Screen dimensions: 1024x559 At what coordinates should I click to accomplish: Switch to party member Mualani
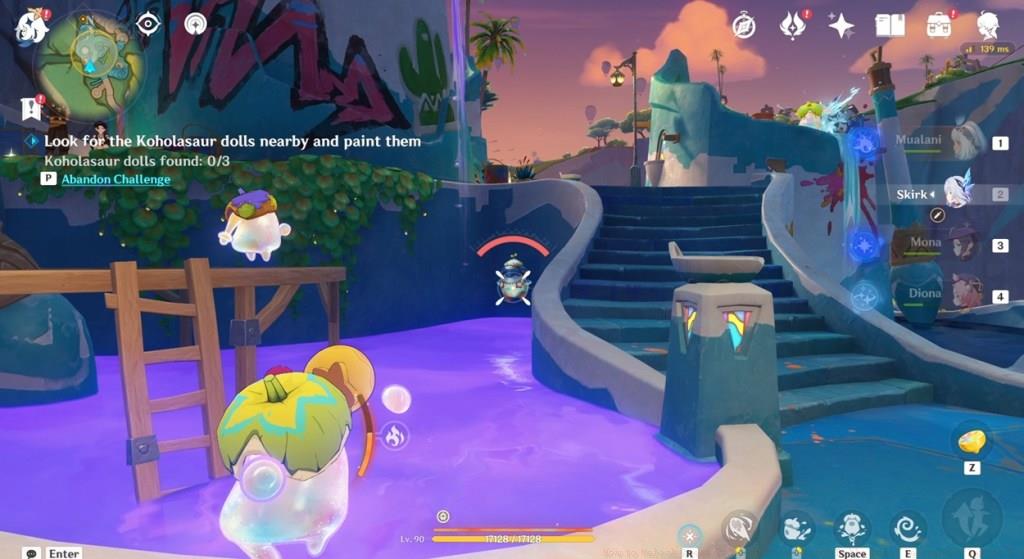pyautogui.click(x=966, y=142)
